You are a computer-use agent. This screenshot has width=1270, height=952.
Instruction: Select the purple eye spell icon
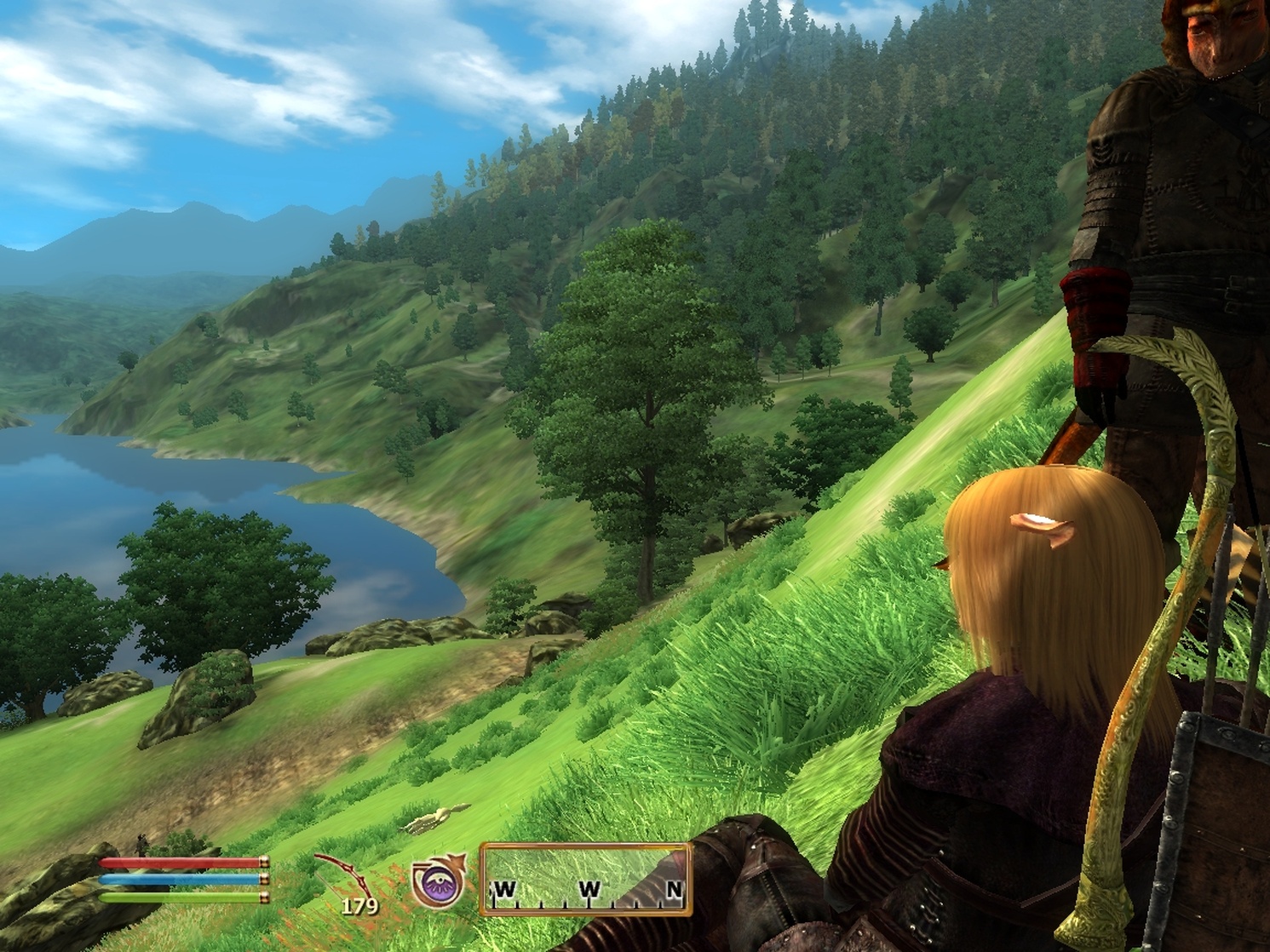[x=438, y=881]
